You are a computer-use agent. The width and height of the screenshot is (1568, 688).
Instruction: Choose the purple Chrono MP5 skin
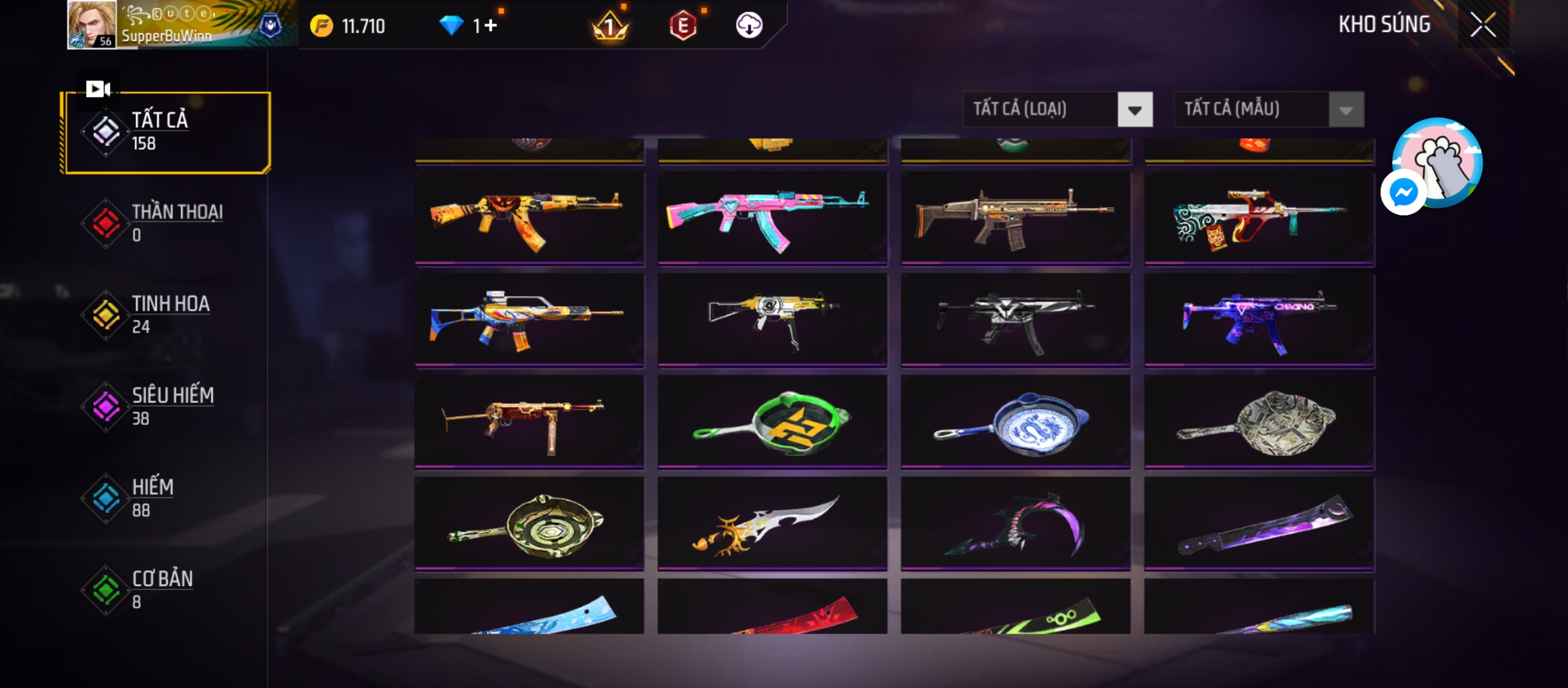pyautogui.click(x=1259, y=320)
